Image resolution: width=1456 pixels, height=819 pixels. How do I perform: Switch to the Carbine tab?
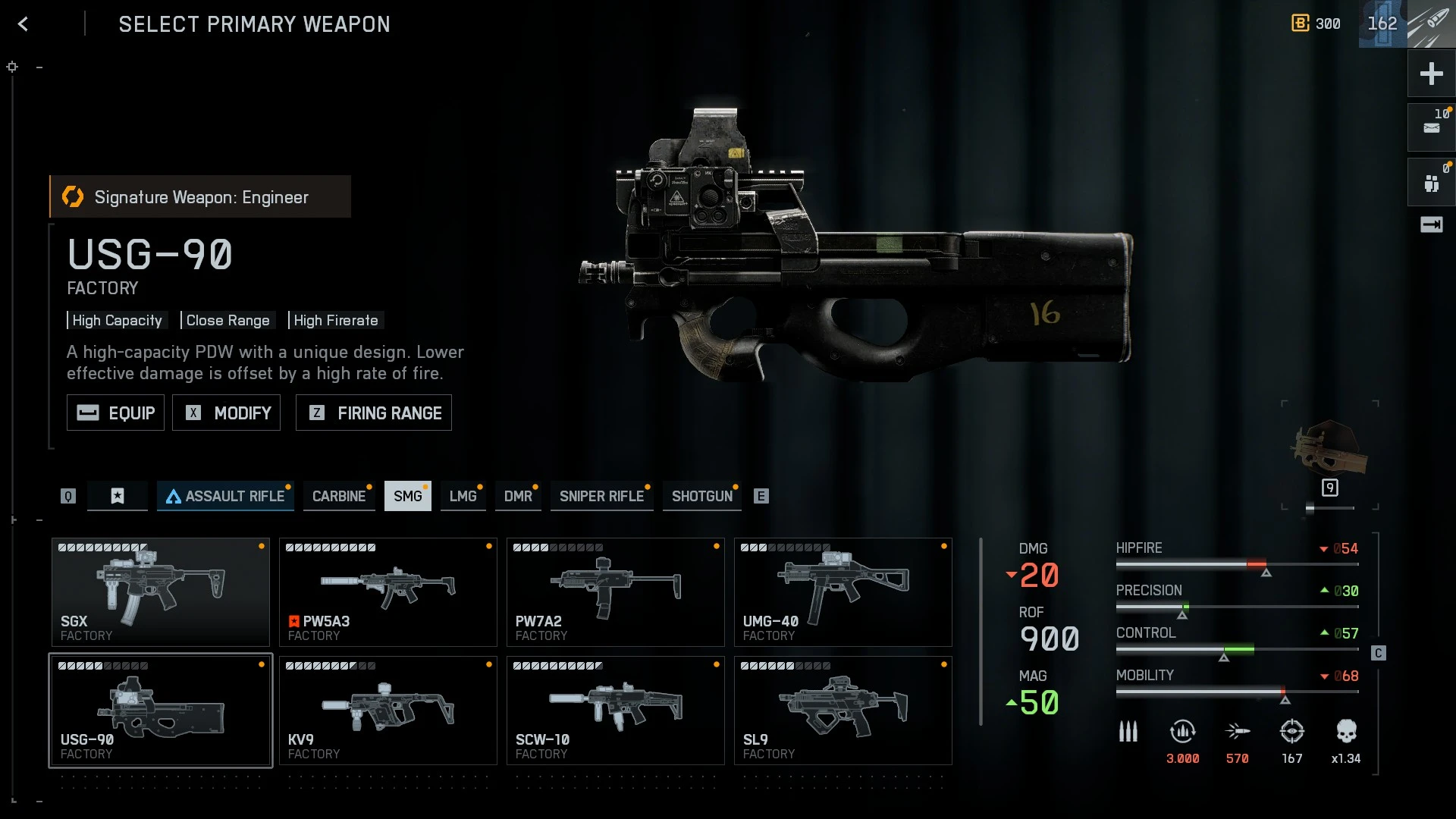(338, 496)
